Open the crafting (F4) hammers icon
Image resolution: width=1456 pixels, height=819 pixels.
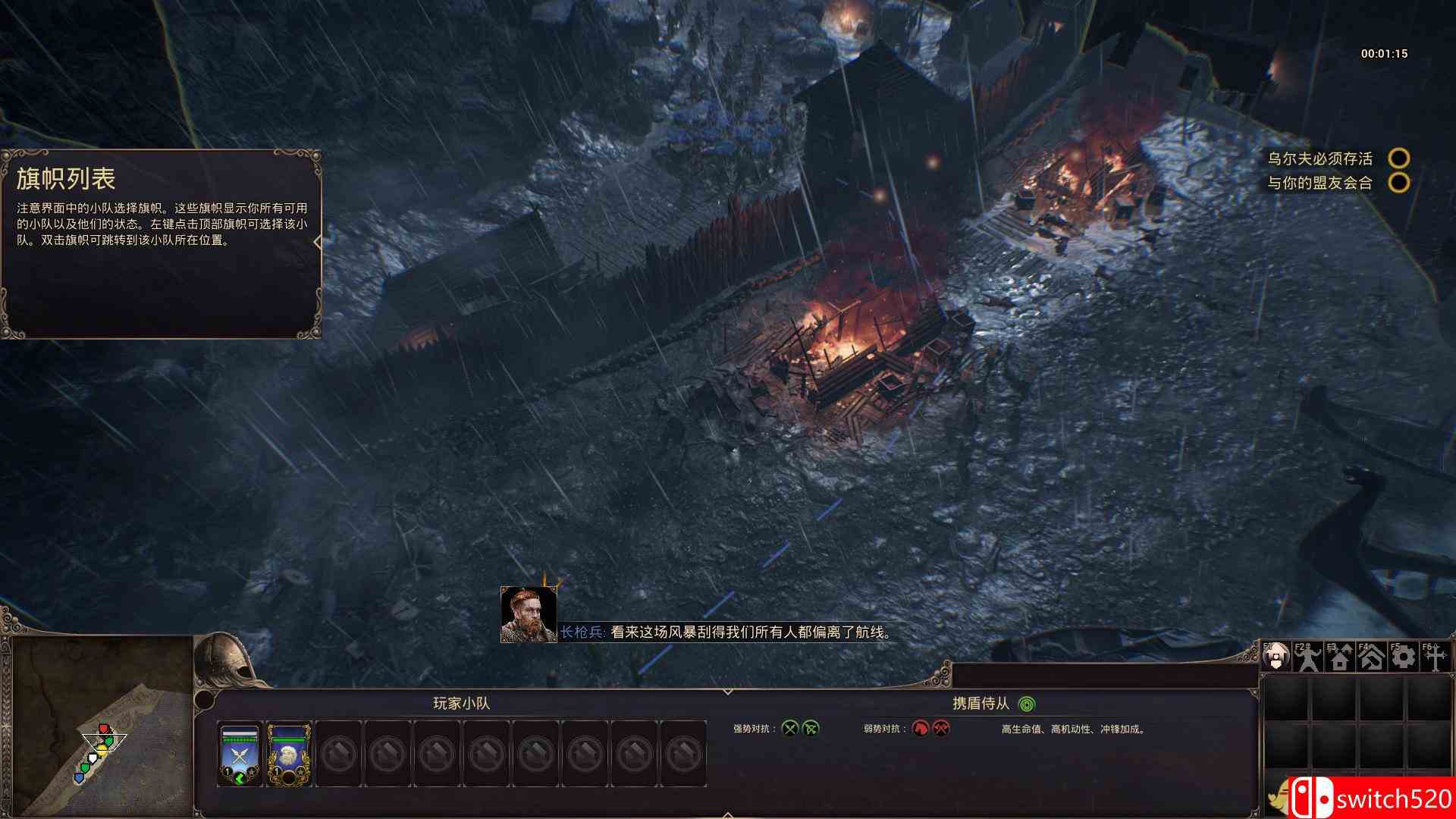tap(1371, 658)
